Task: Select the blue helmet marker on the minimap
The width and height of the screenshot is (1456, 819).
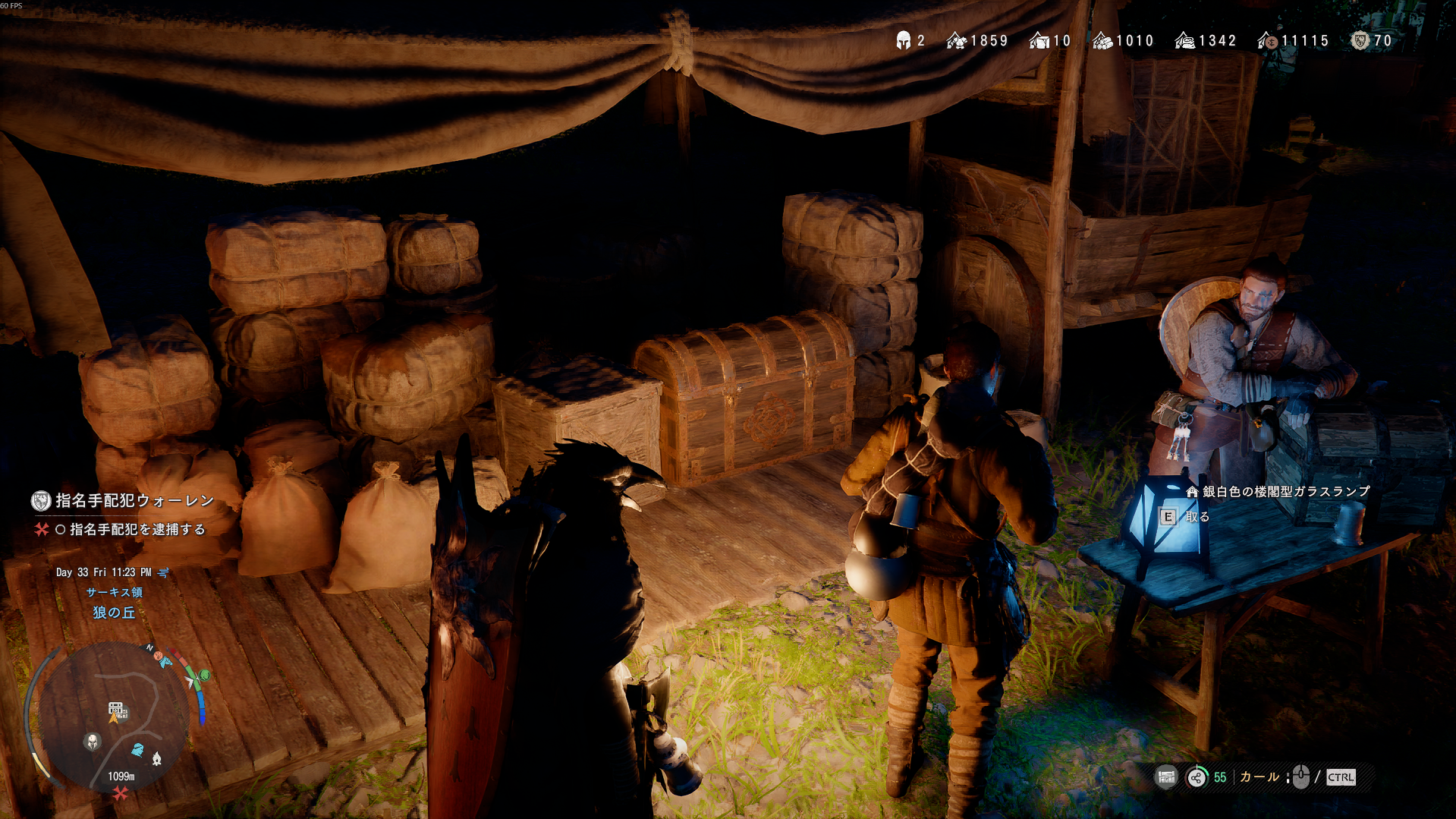Action: pos(137,750)
